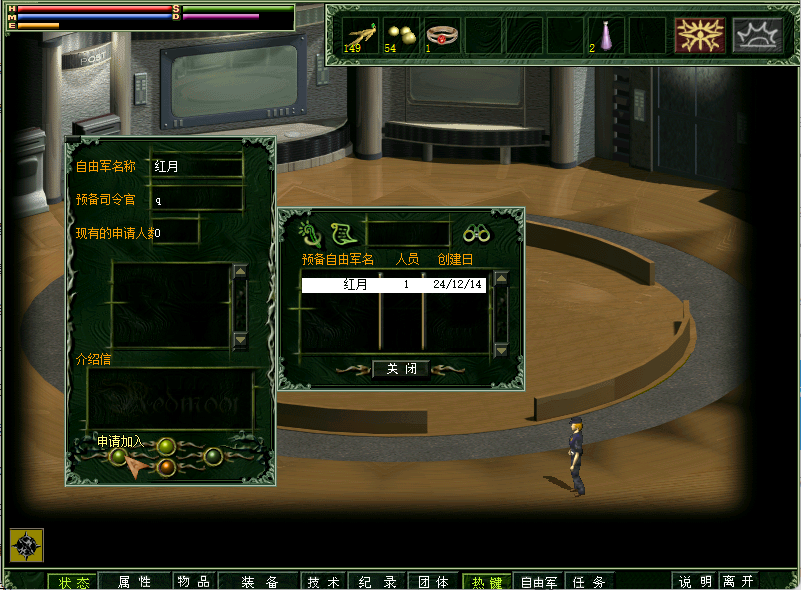Open the scroll document icon in list panel

[x=344, y=234]
